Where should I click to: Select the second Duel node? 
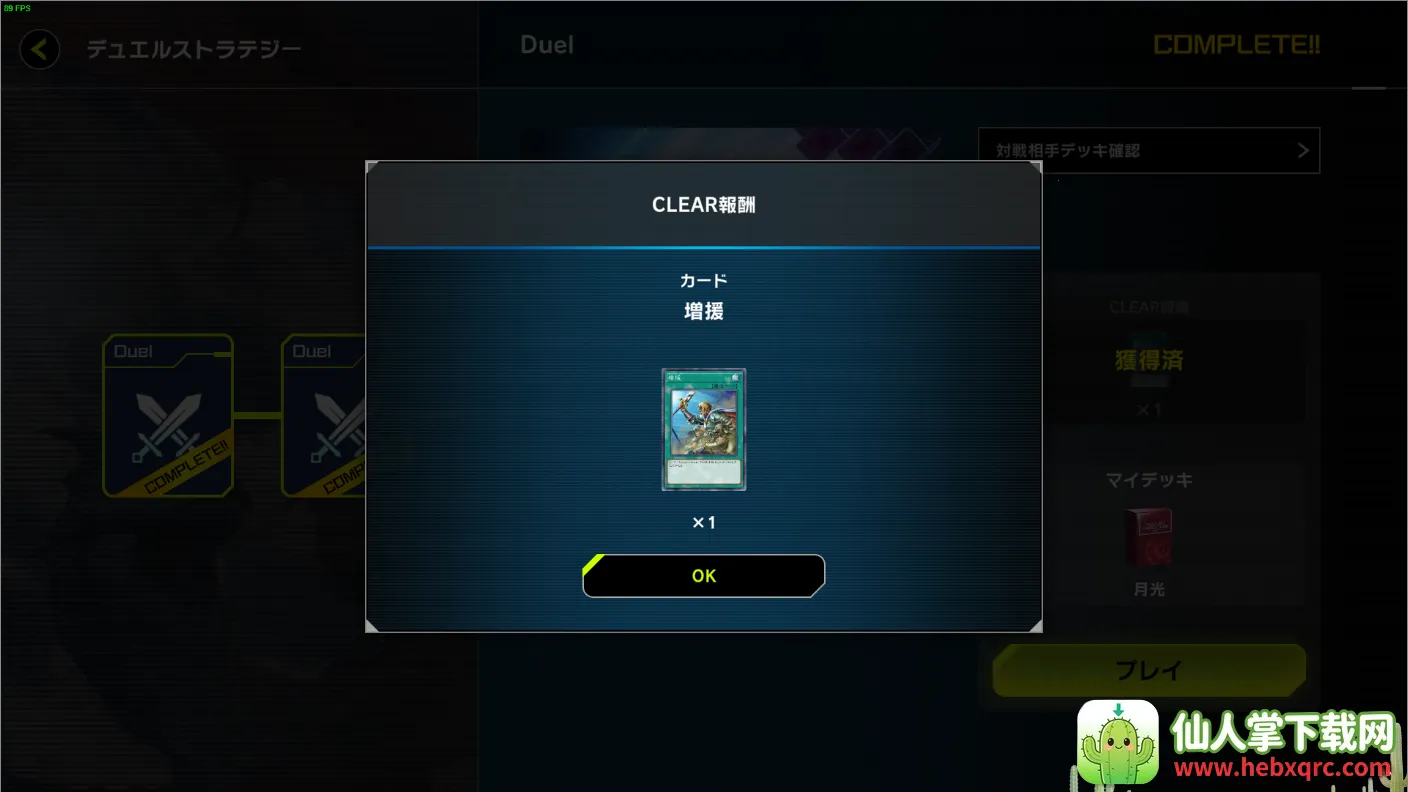click(324, 416)
